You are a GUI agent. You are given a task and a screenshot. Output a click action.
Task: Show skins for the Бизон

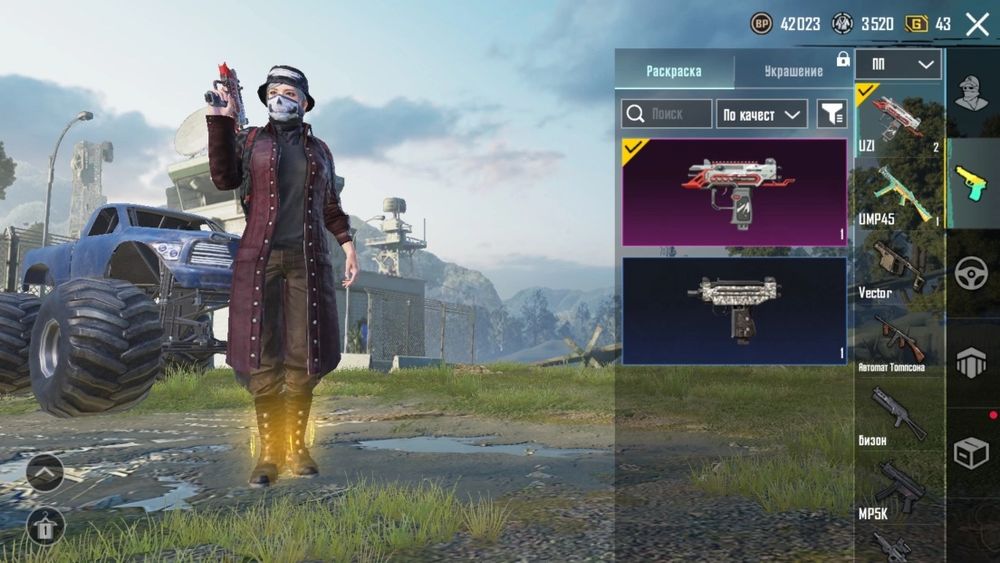tap(899, 415)
